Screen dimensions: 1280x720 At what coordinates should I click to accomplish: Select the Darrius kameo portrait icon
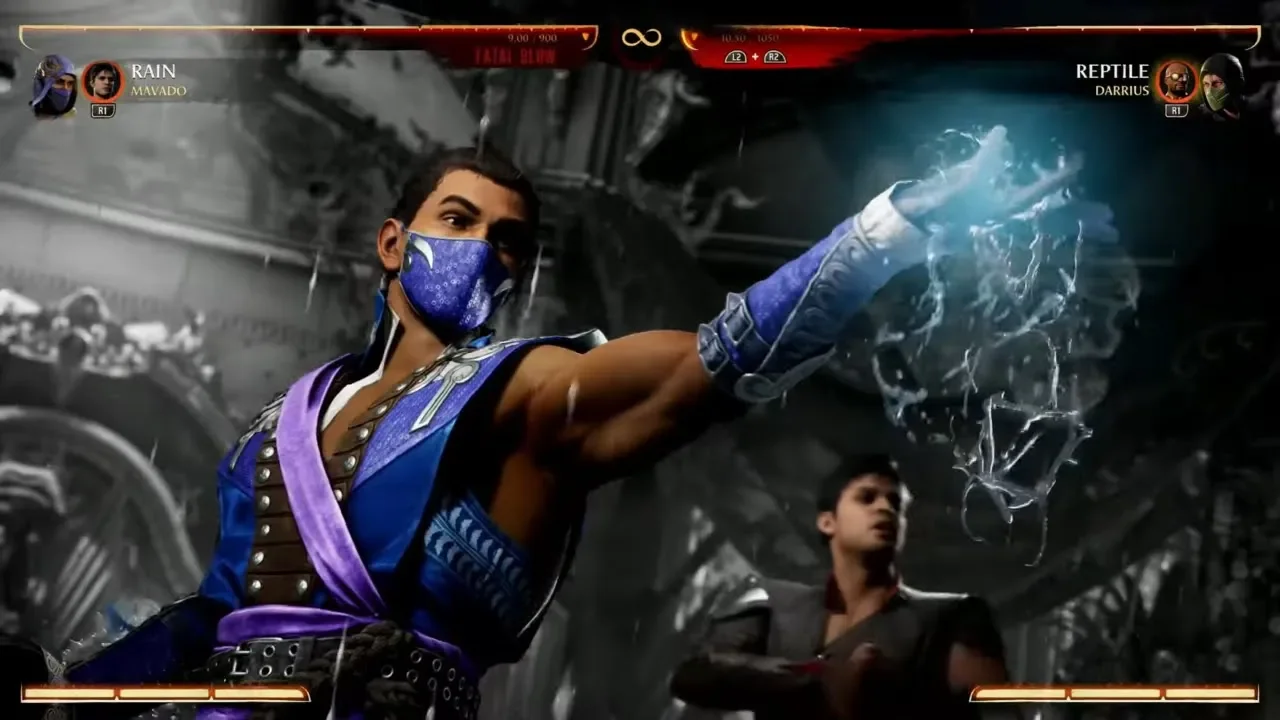coord(1176,81)
